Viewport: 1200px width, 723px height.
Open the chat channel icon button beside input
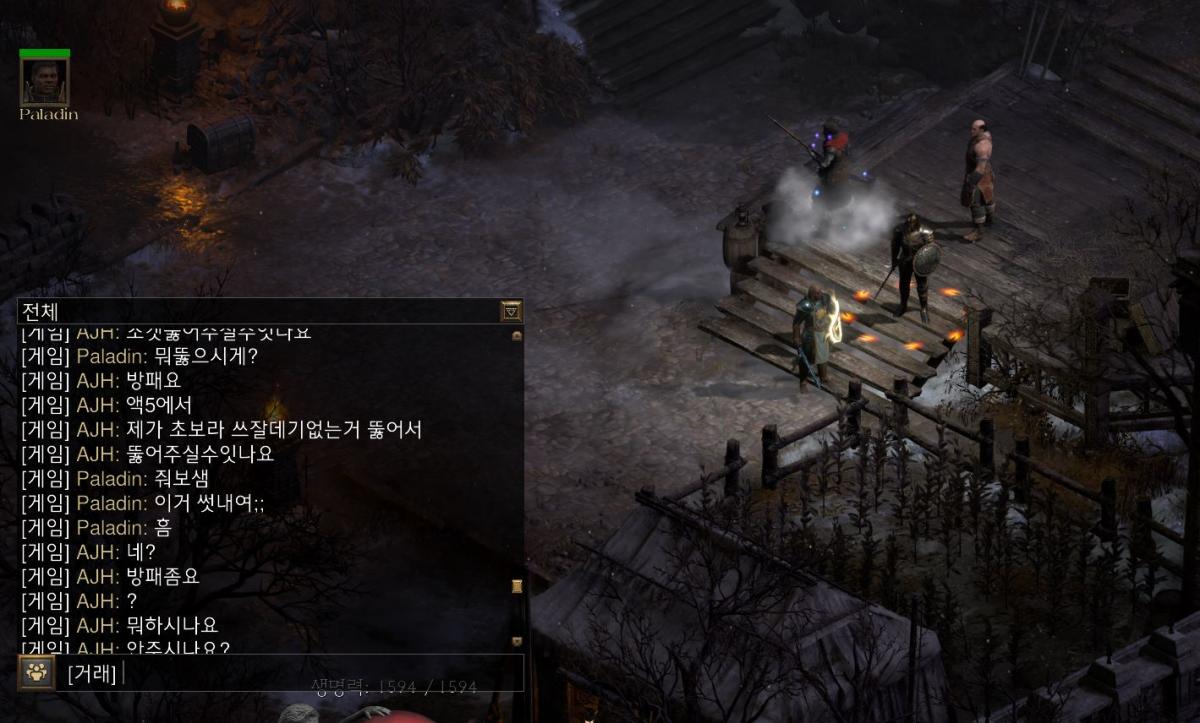(35, 673)
